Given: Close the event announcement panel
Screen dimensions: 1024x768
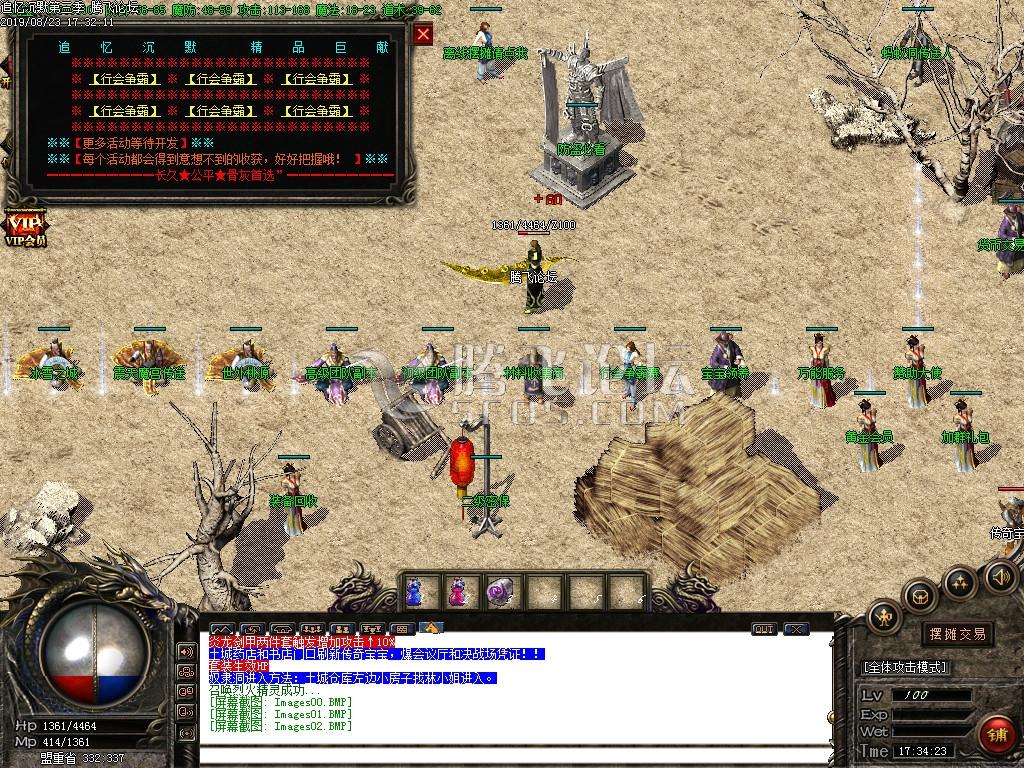Looking at the screenshot, I should click(x=424, y=34).
